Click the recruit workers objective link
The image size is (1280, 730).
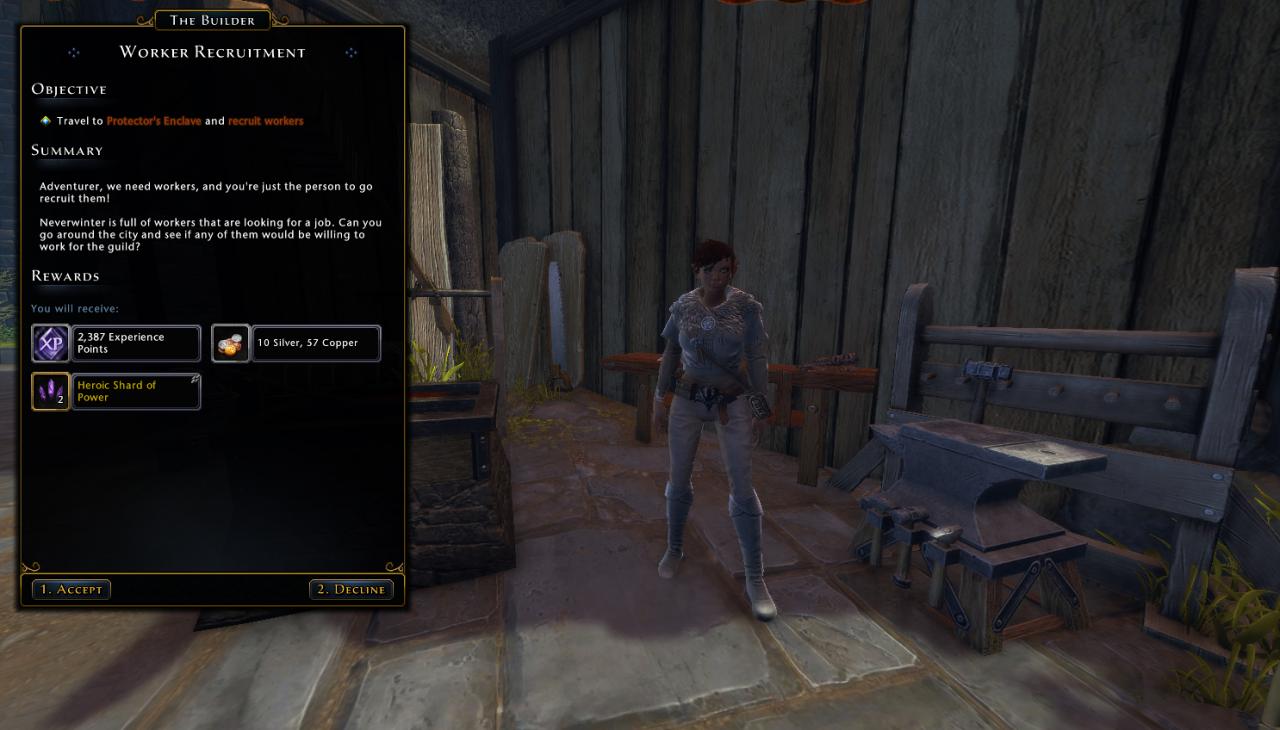tap(265, 121)
